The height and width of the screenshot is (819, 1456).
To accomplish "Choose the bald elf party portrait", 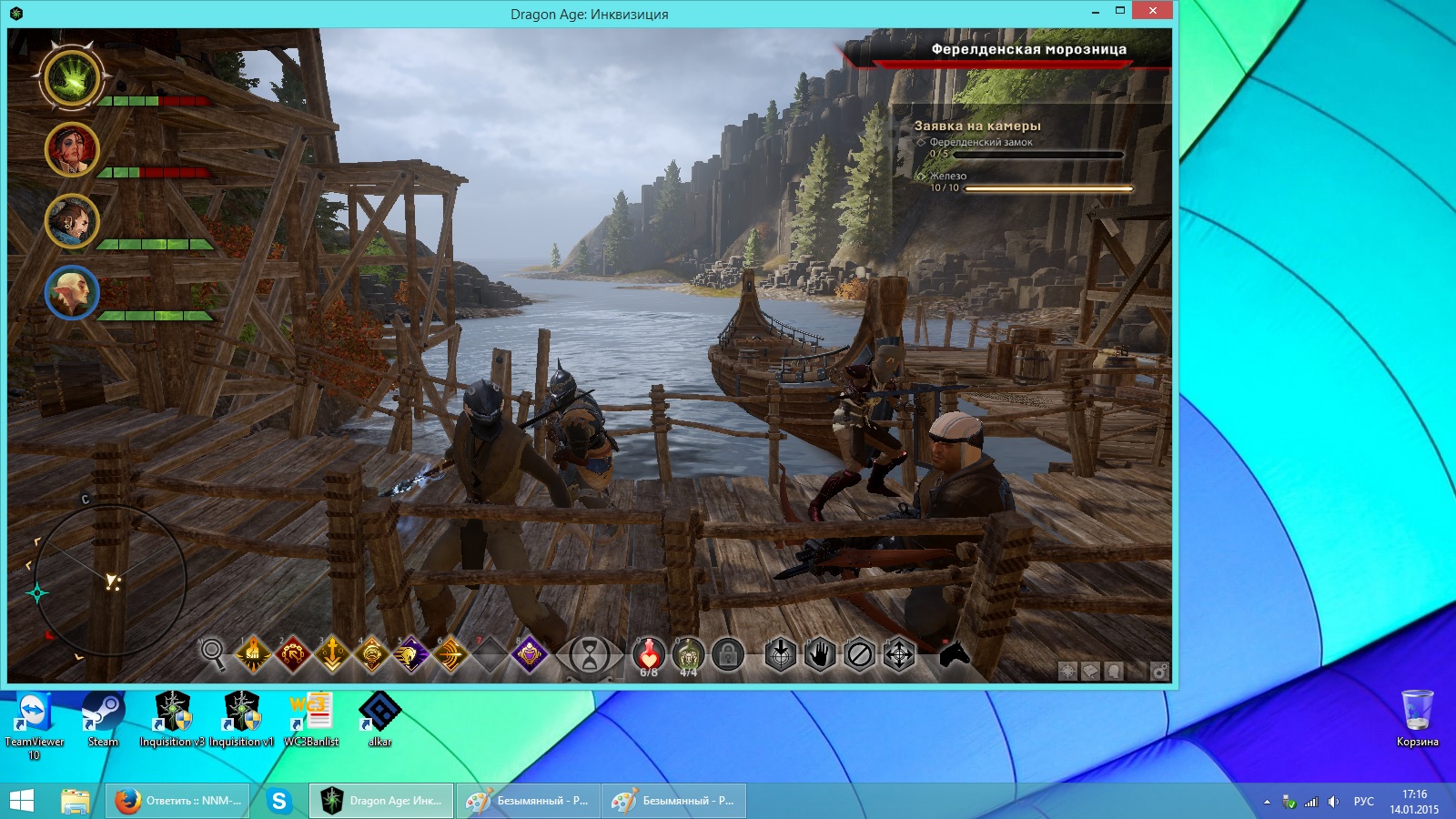I will coord(72,293).
